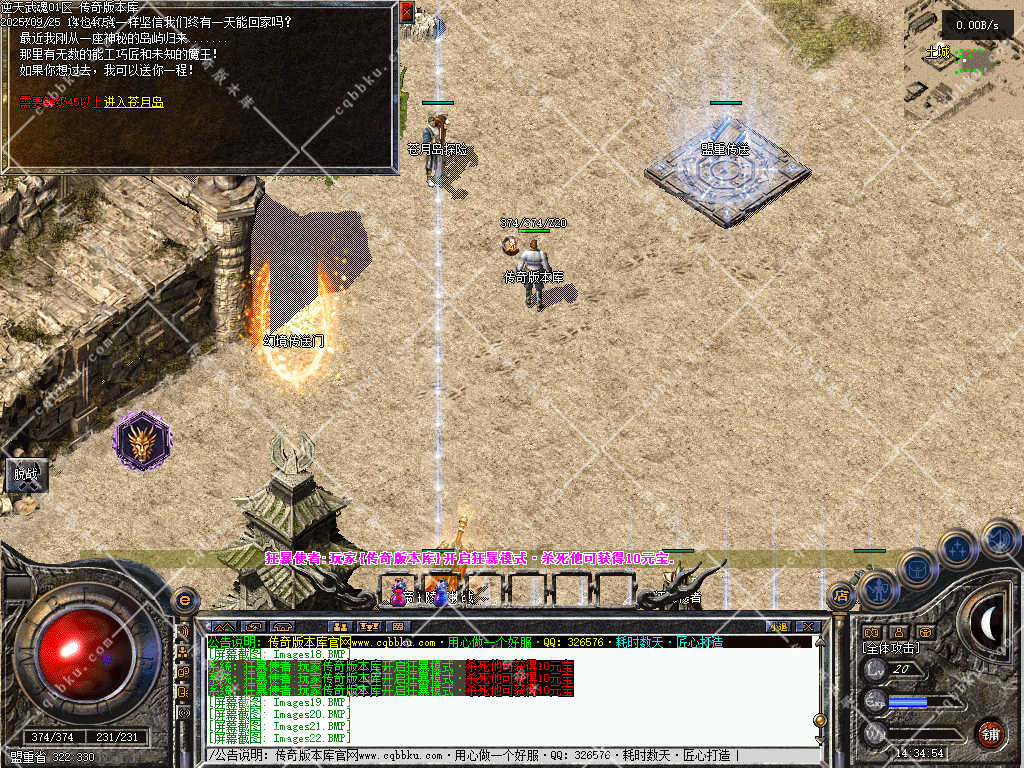Click the chat scrollbar gold knob
The height and width of the screenshot is (768, 1024).
pyautogui.click(x=820, y=719)
